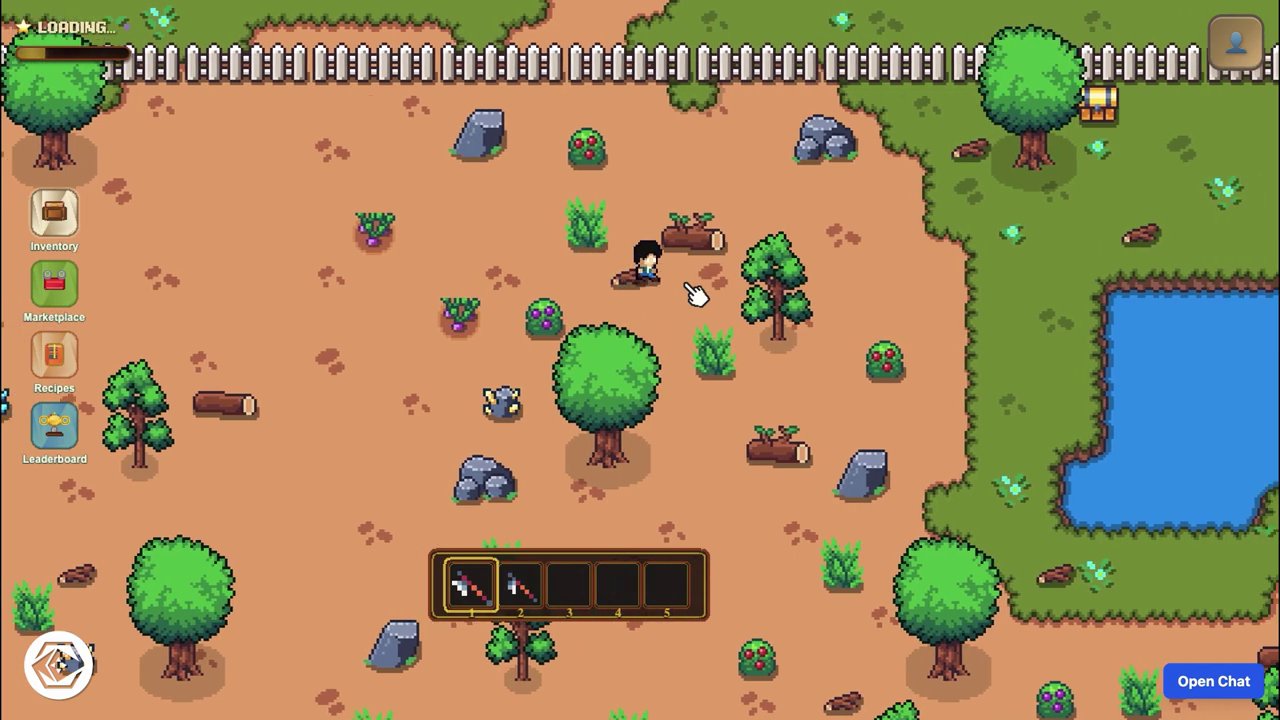
Task: Click empty hotbar slot 5
Action: coord(666,585)
